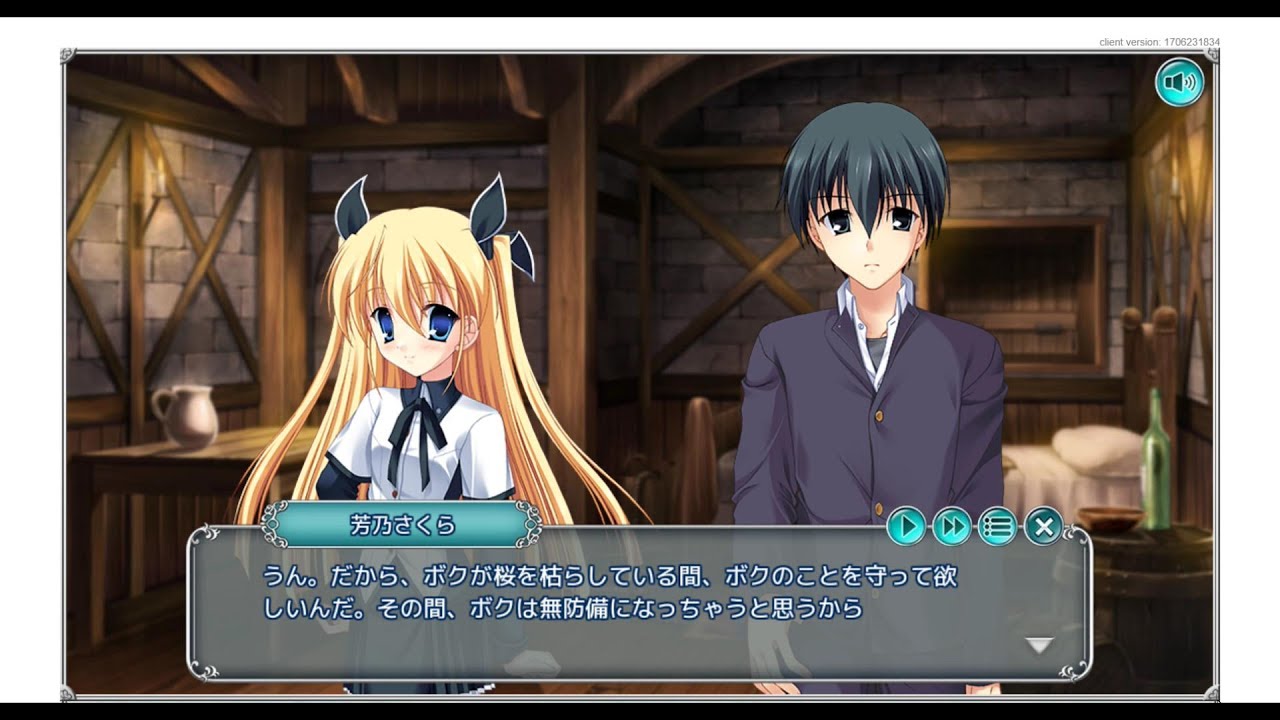This screenshot has width=1280, height=720.
Task: Start auto-play with the play button
Action: pos(906,525)
